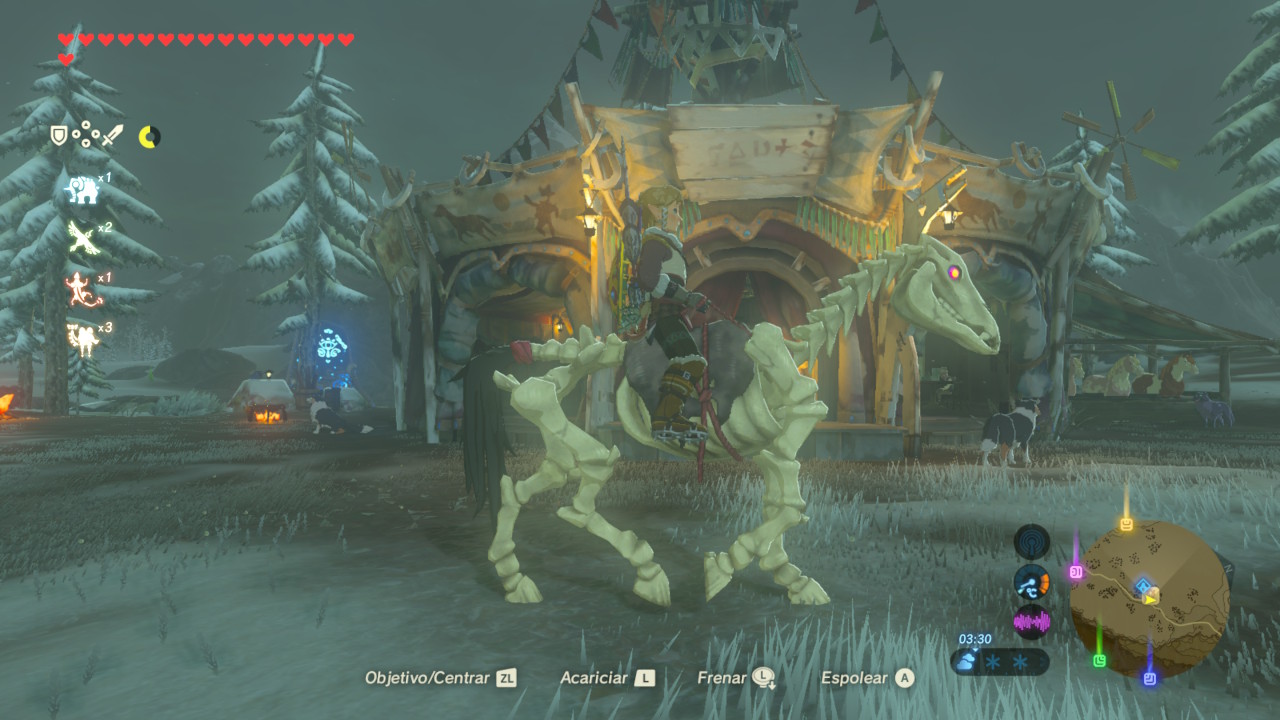
Task: Click the Sheikah Sensor signal icon
Action: tap(1031, 542)
